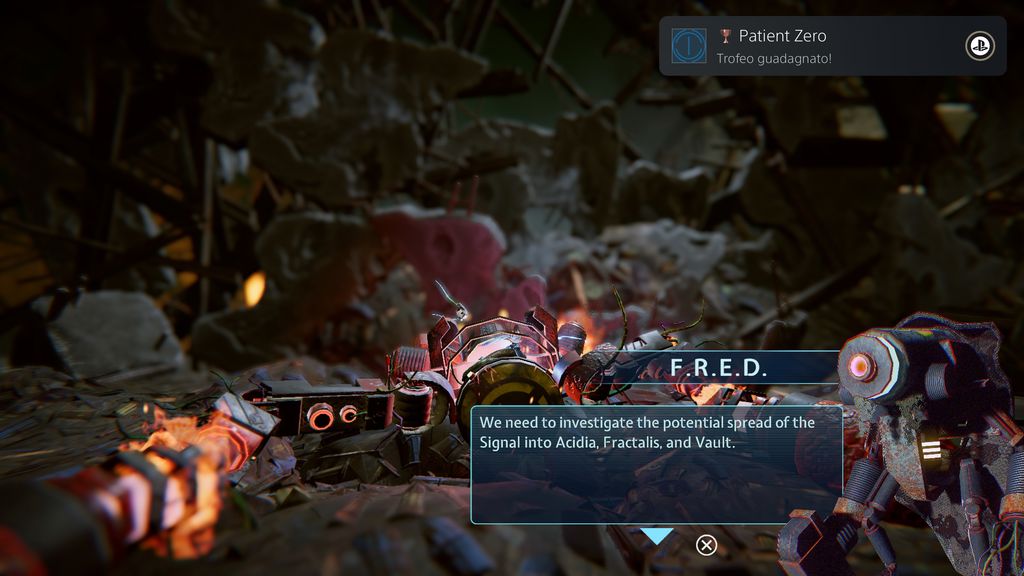
Task: Open the Patient Zero trophy notification
Action: pos(832,46)
